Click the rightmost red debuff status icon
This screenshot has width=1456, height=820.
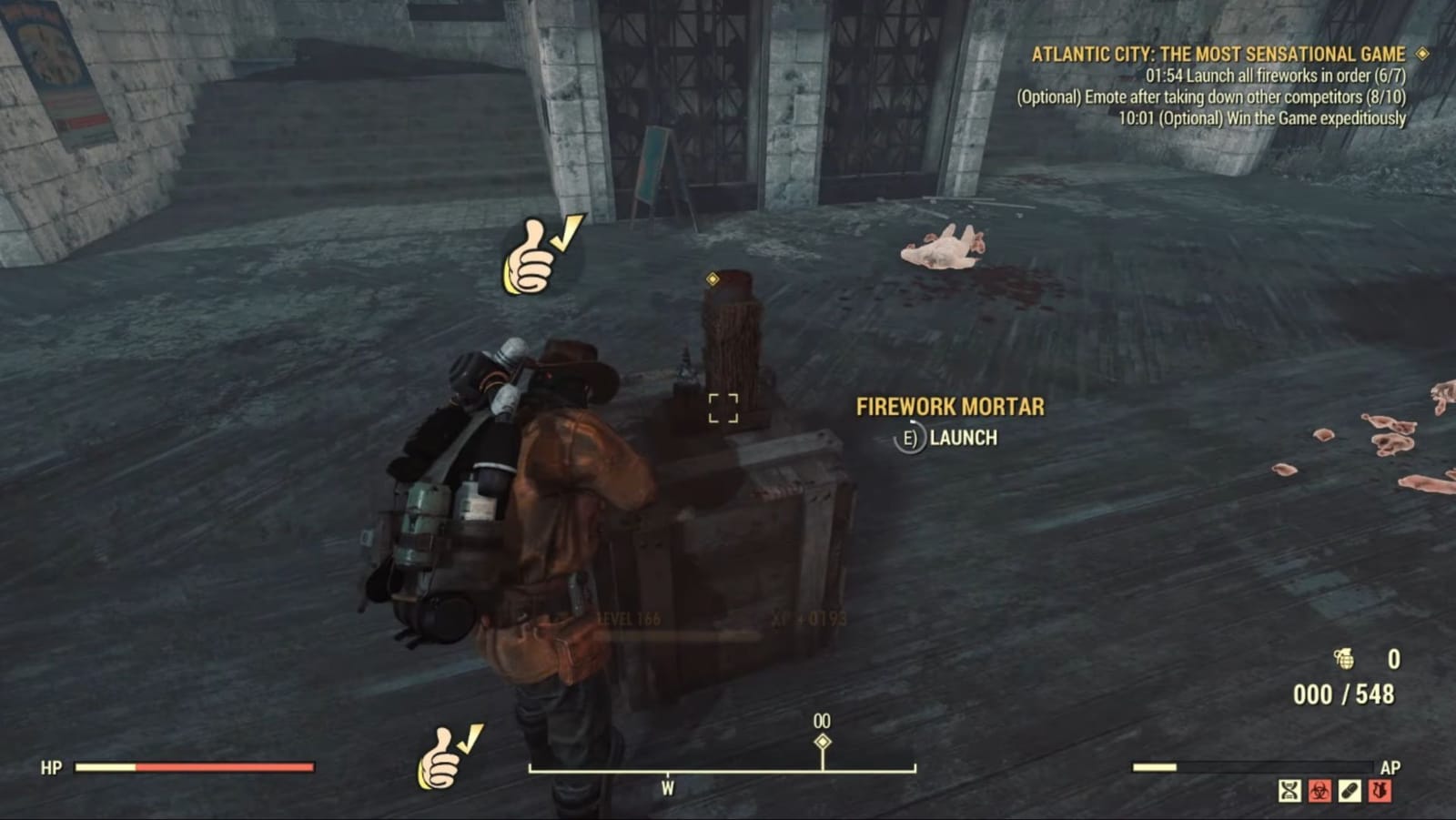tap(1380, 790)
